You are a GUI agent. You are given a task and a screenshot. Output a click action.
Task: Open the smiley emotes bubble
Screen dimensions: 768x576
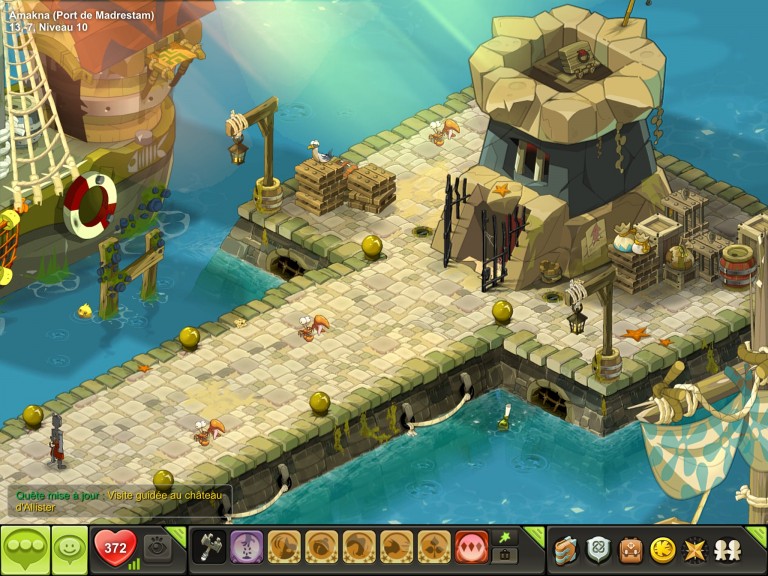tap(70, 549)
